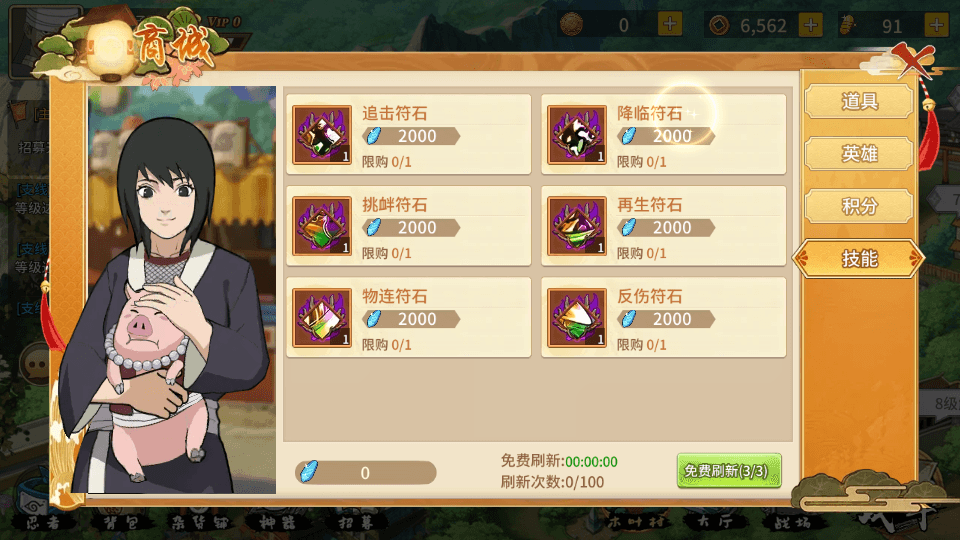
Task: Switch to the 道具 shop tab
Action: pyautogui.click(x=859, y=101)
